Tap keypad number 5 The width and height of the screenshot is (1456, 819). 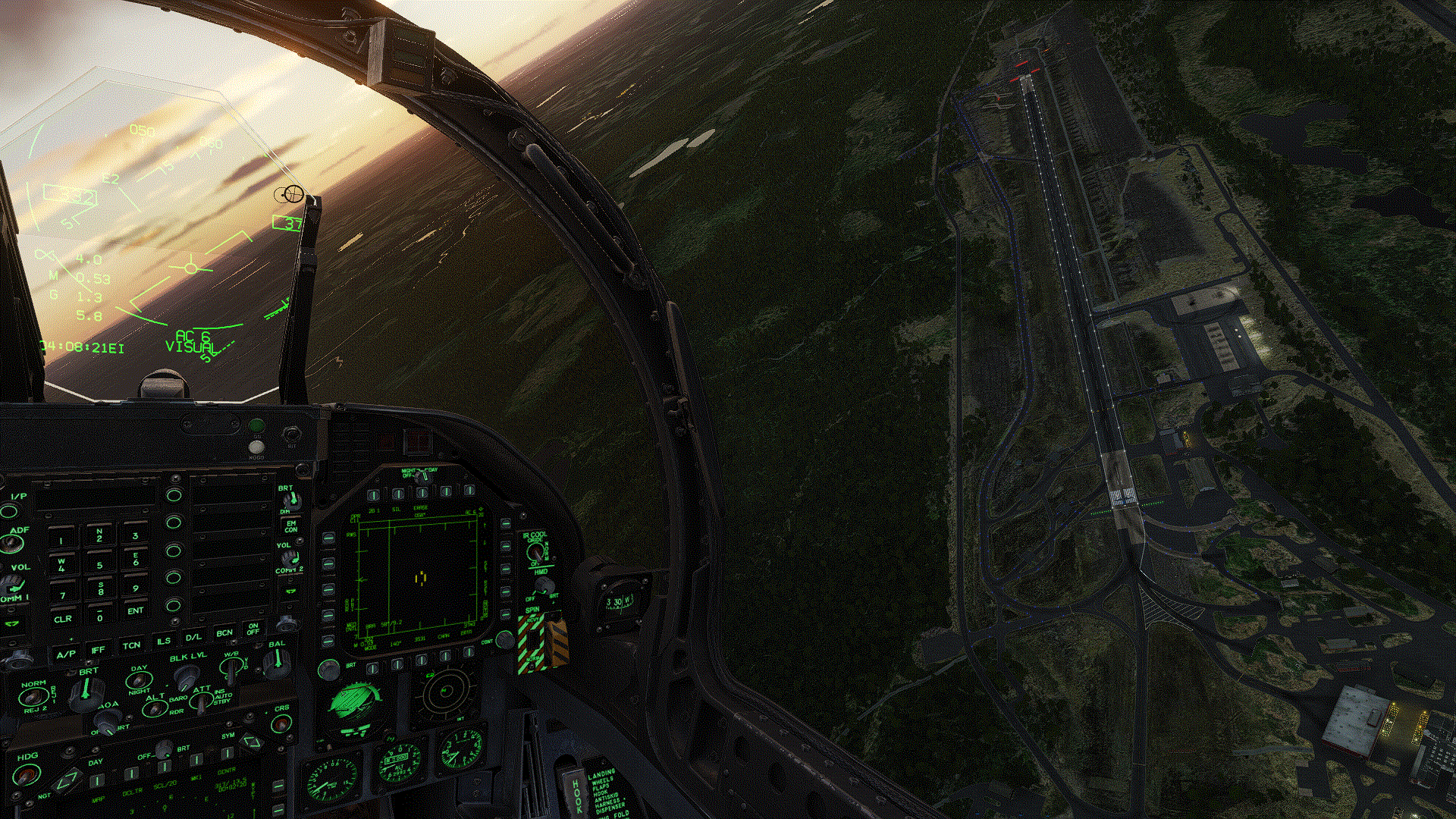coord(99,565)
